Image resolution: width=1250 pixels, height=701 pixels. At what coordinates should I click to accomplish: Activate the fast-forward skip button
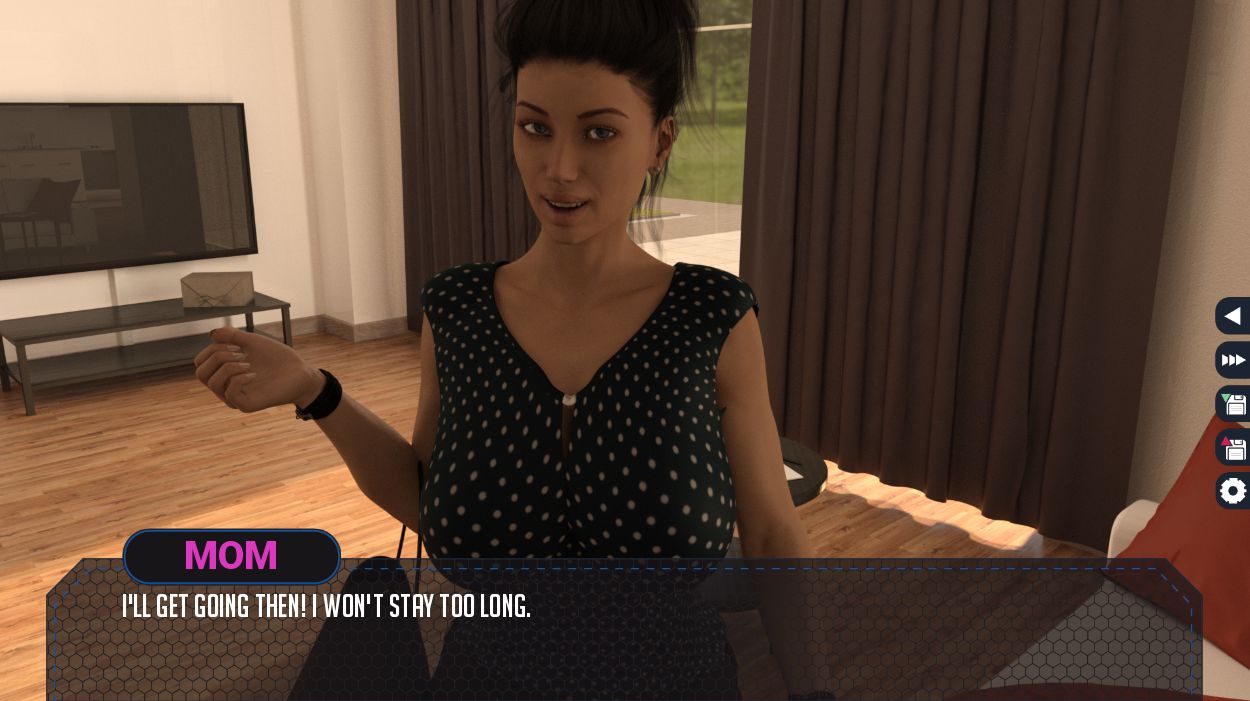point(1233,360)
